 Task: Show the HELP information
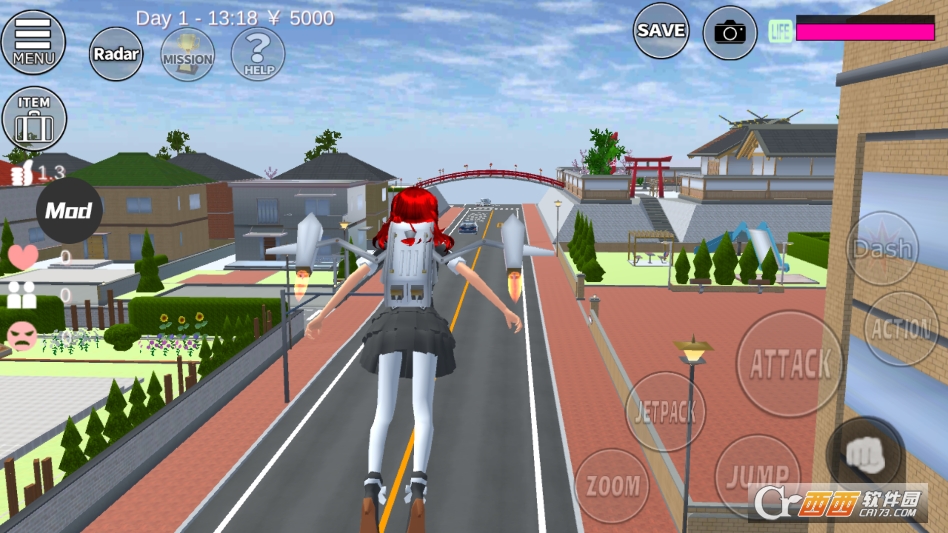coord(258,53)
